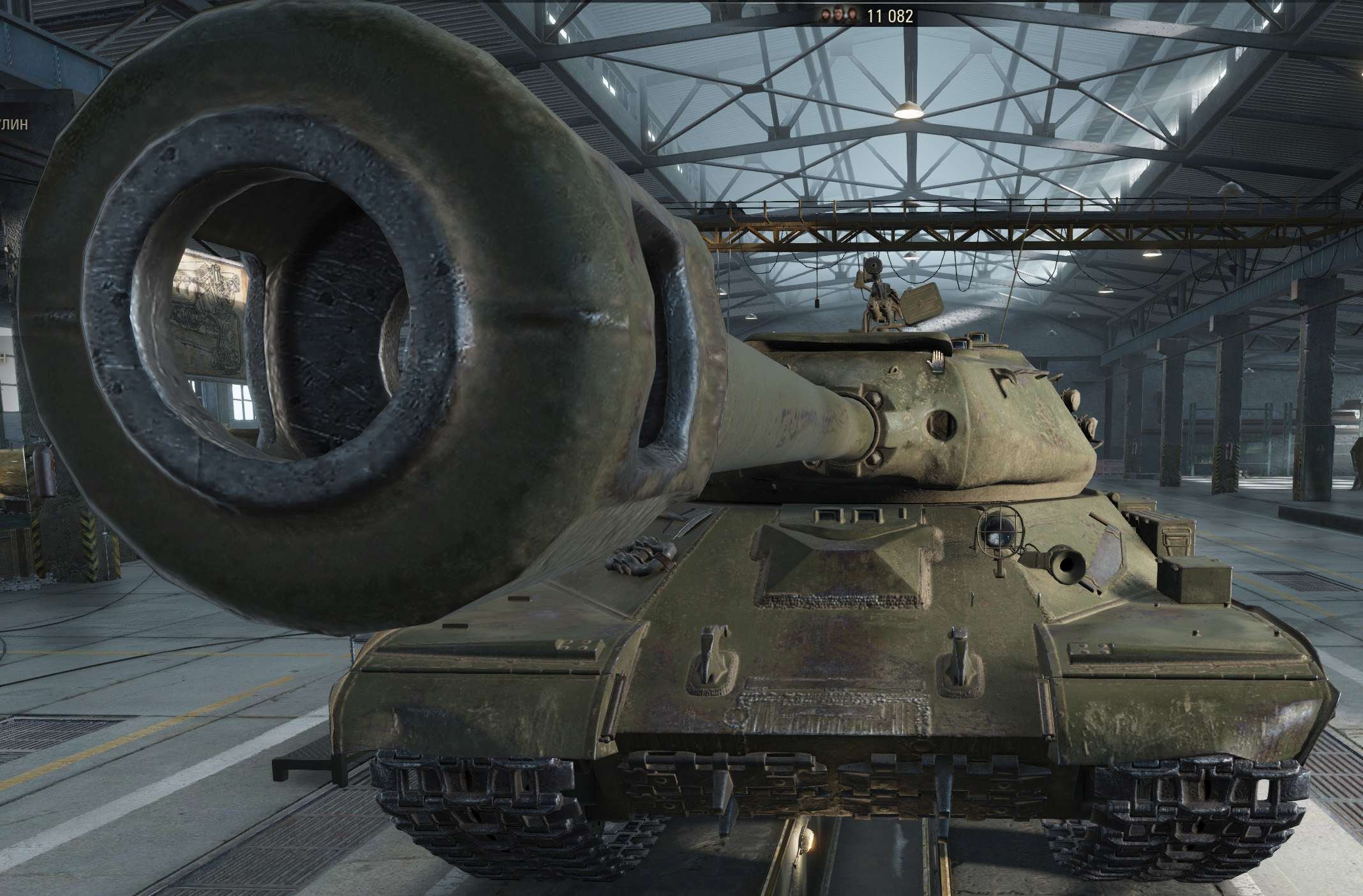1363x896 pixels.
Task: Open the crew portraits widget showing 11 082
Action: point(865,17)
